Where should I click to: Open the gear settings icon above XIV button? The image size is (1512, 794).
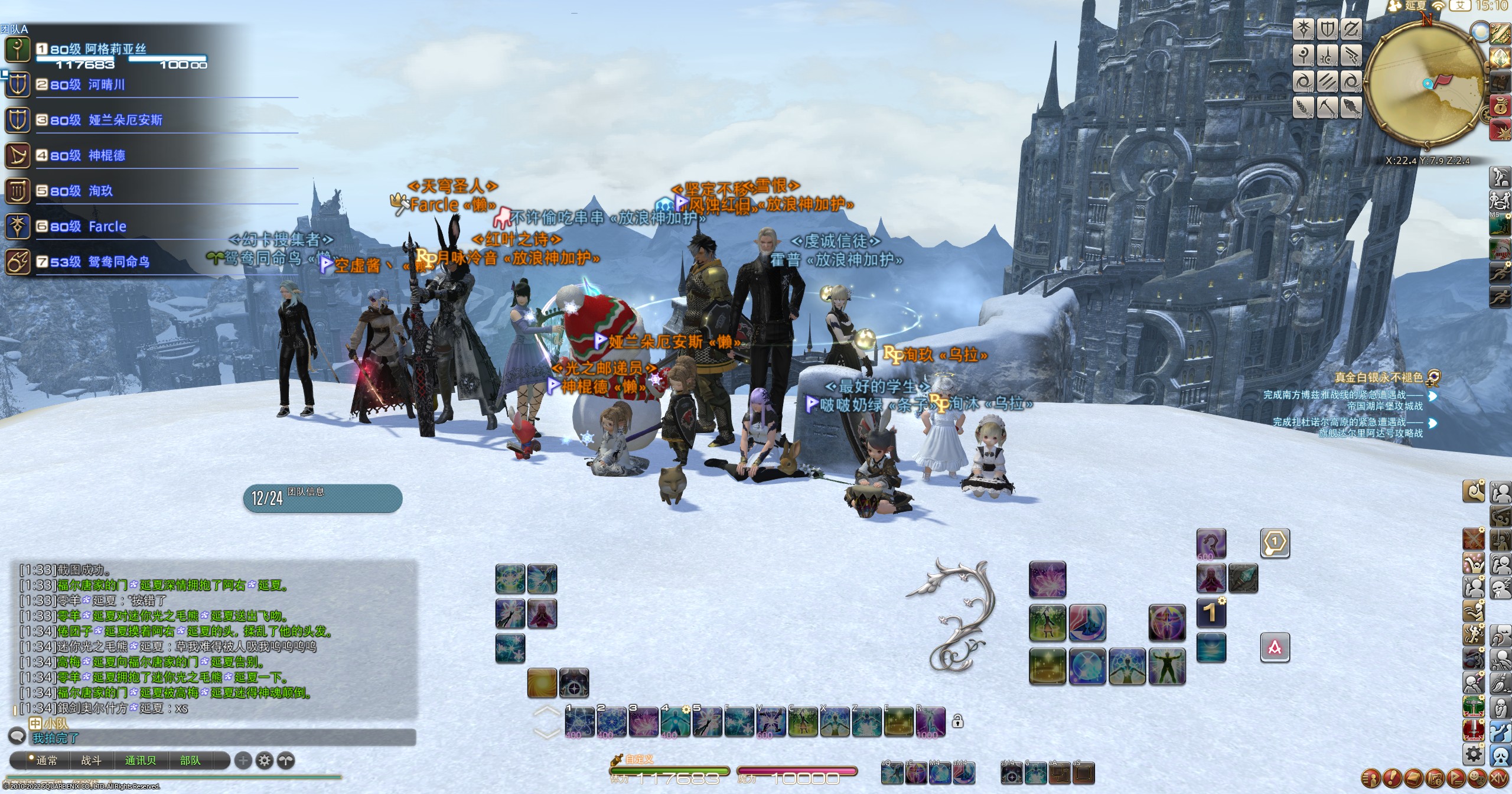tap(1474, 754)
